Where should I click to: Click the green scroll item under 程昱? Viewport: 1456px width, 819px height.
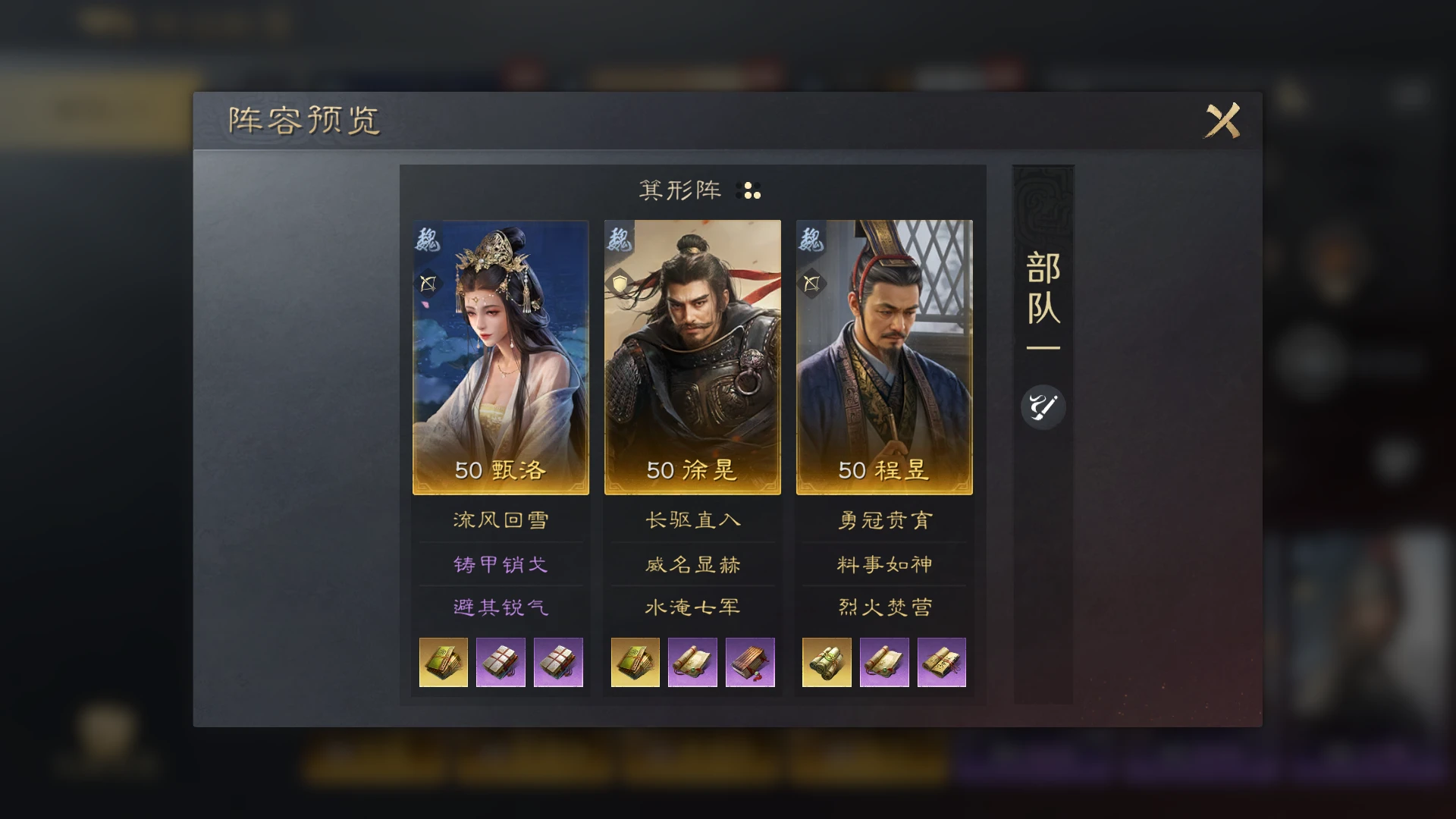tap(826, 662)
